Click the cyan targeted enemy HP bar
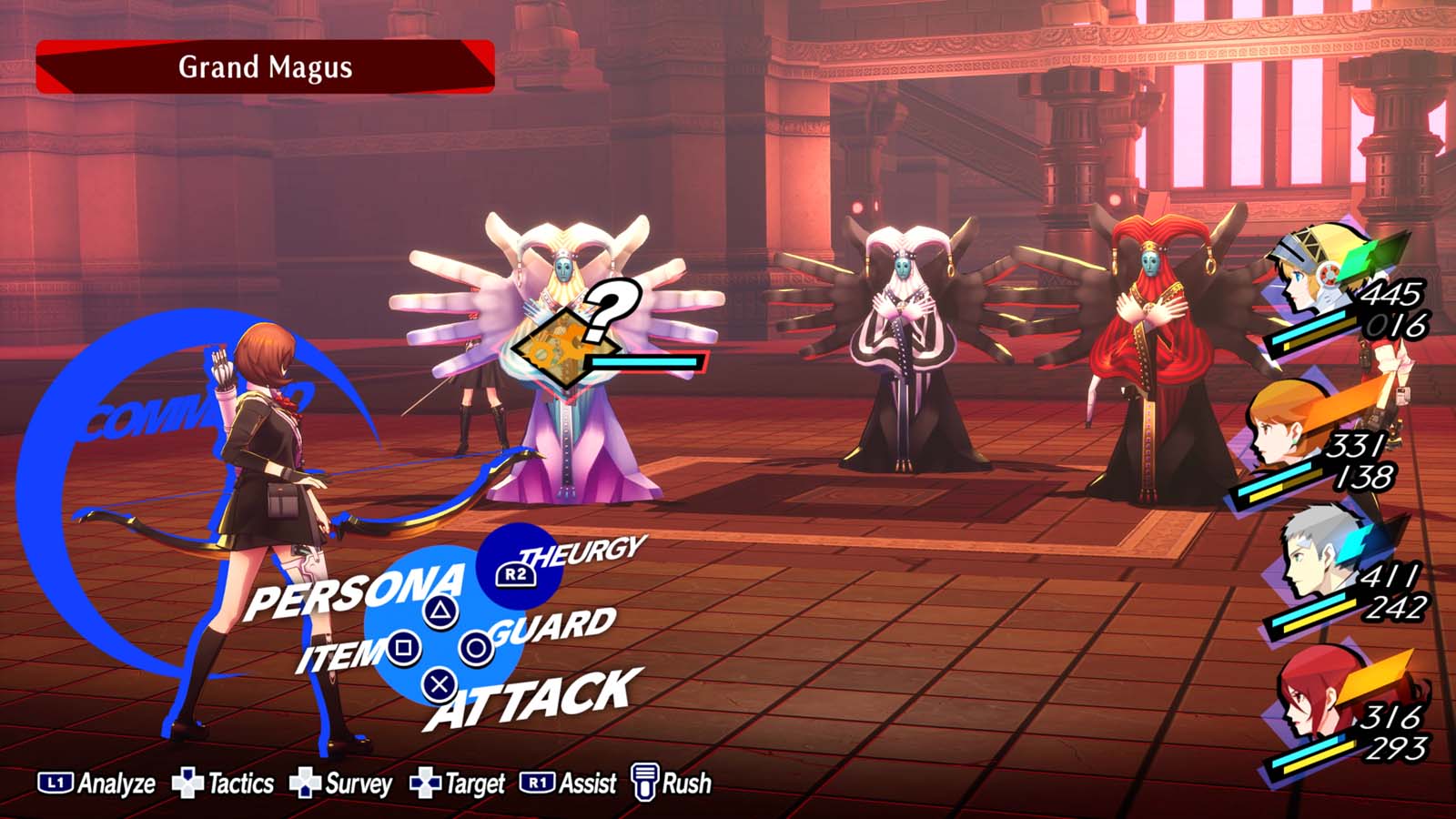Screen dimensions: 1456x819 click(646, 359)
